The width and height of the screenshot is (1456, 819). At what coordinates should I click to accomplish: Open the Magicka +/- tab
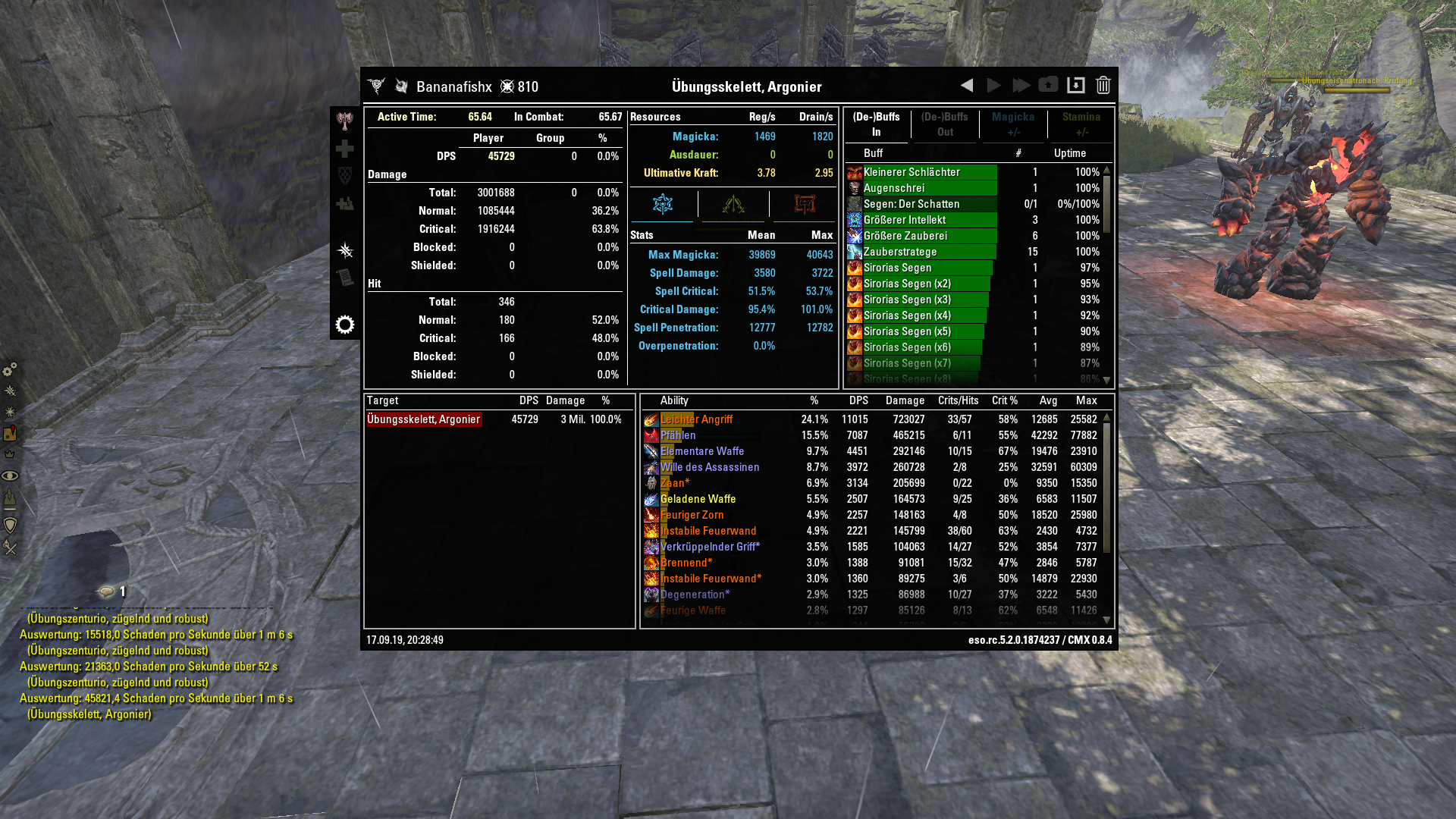[x=1013, y=123]
